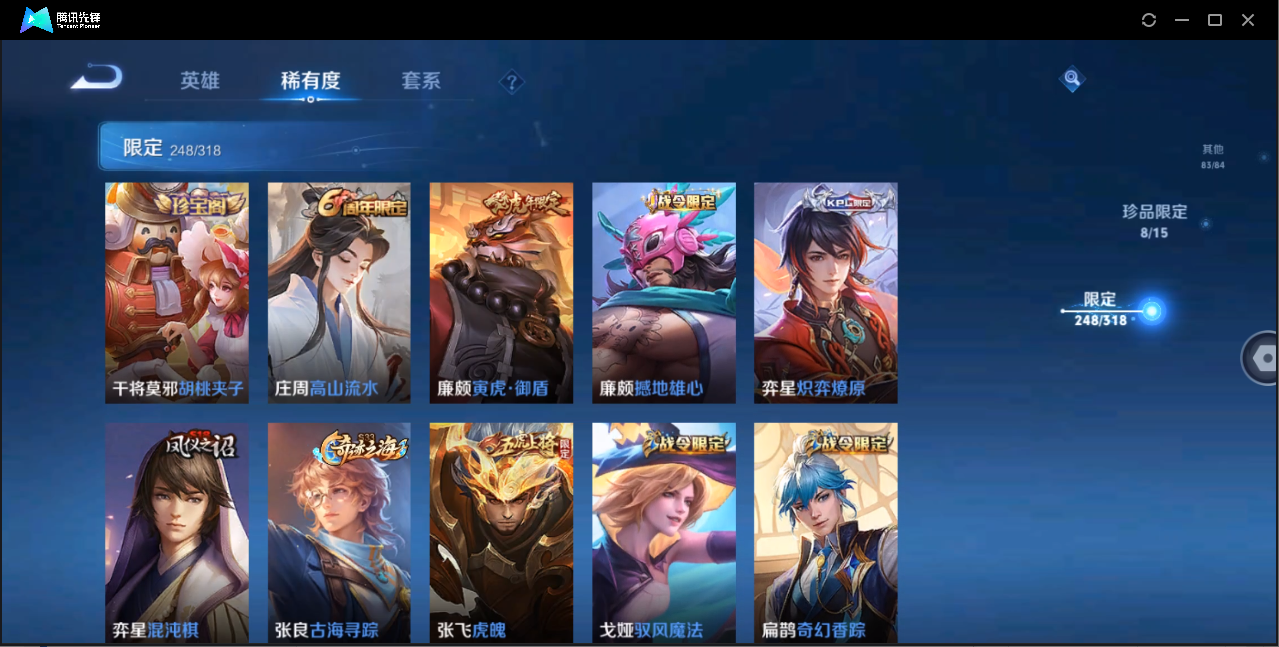Image resolution: width=1279 pixels, height=647 pixels.
Task: Show the question mark help info
Action: click(512, 82)
